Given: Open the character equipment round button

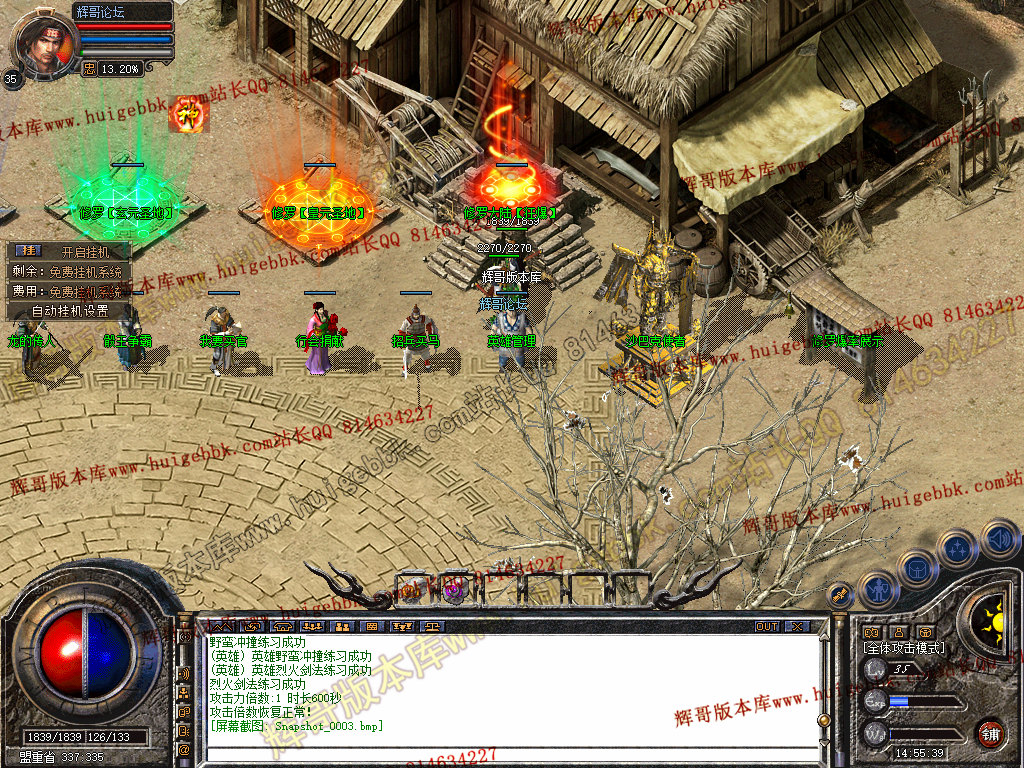Looking at the screenshot, I should pyautogui.click(x=876, y=589).
